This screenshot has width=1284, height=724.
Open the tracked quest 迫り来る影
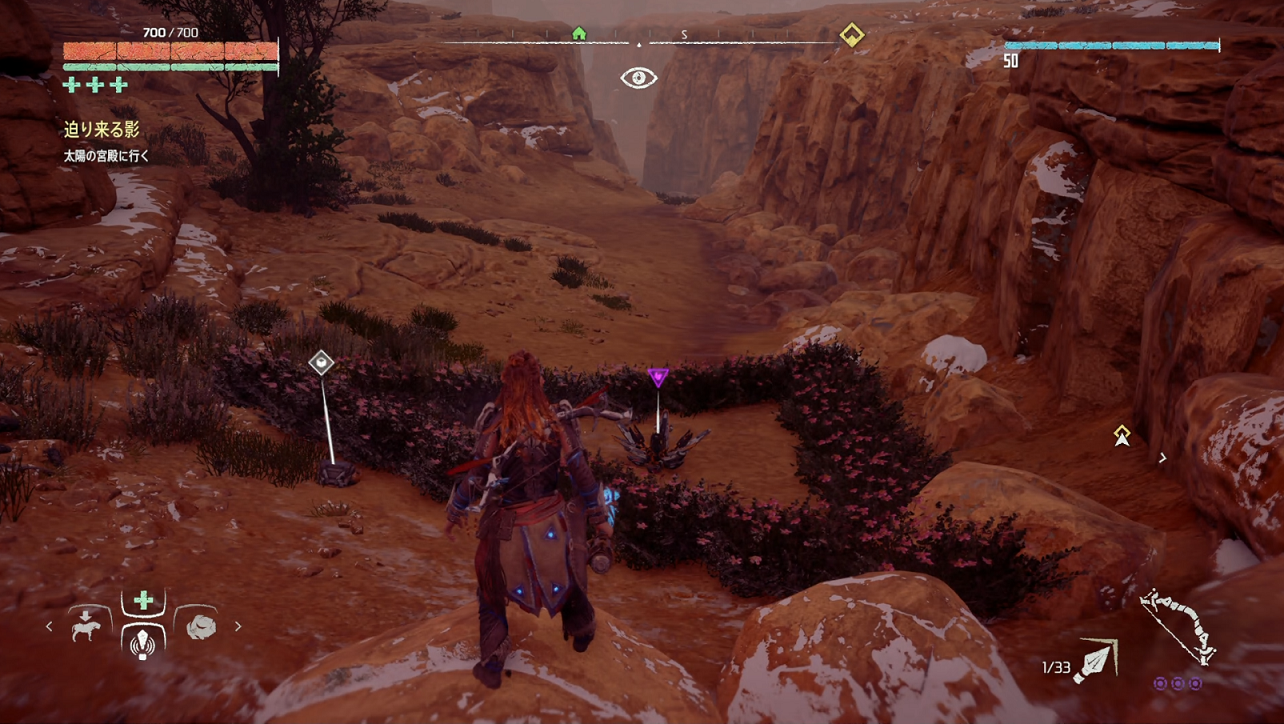point(102,129)
